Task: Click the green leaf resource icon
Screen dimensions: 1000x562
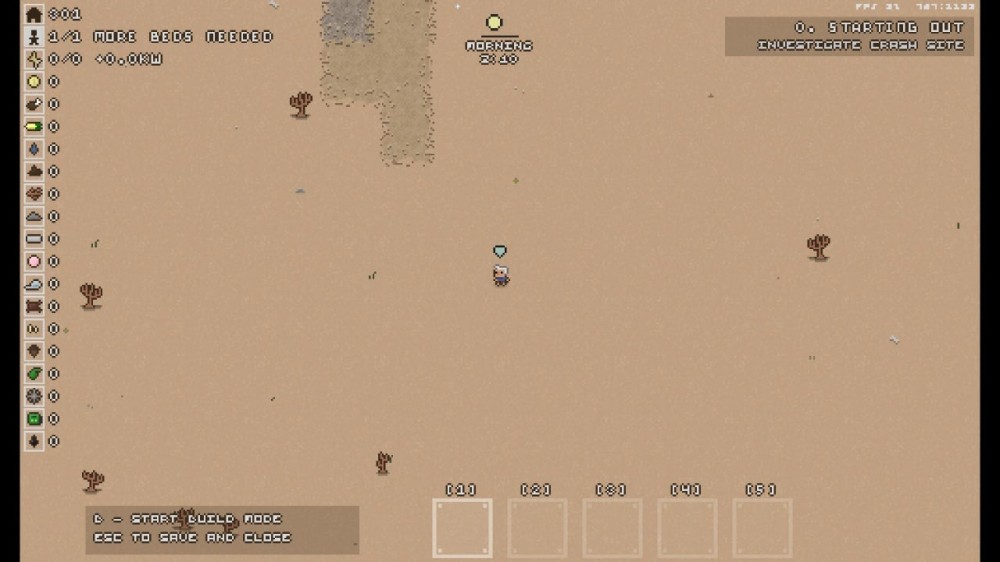Action: [x=34, y=374]
